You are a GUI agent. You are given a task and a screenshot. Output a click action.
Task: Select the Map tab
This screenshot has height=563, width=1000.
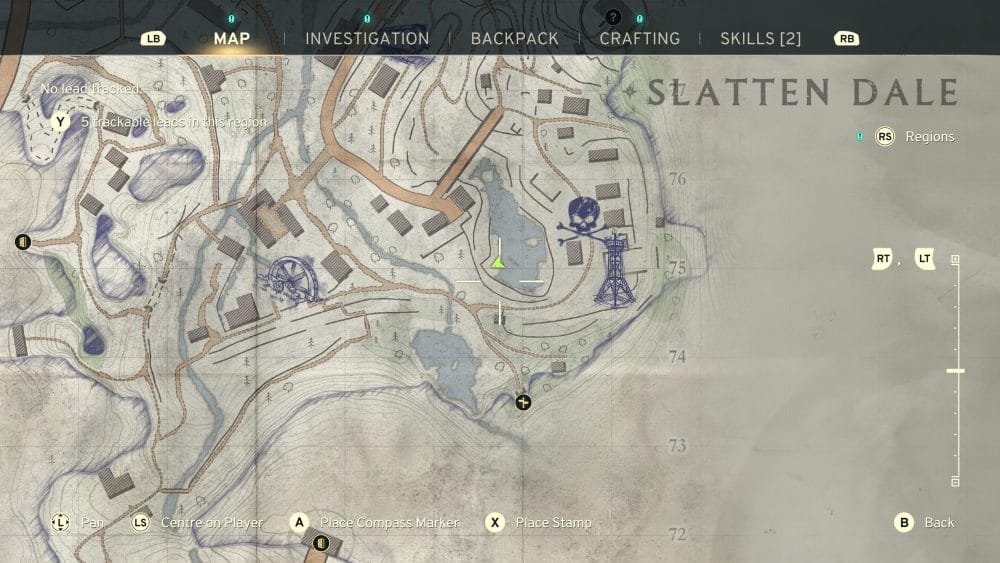pyautogui.click(x=232, y=39)
